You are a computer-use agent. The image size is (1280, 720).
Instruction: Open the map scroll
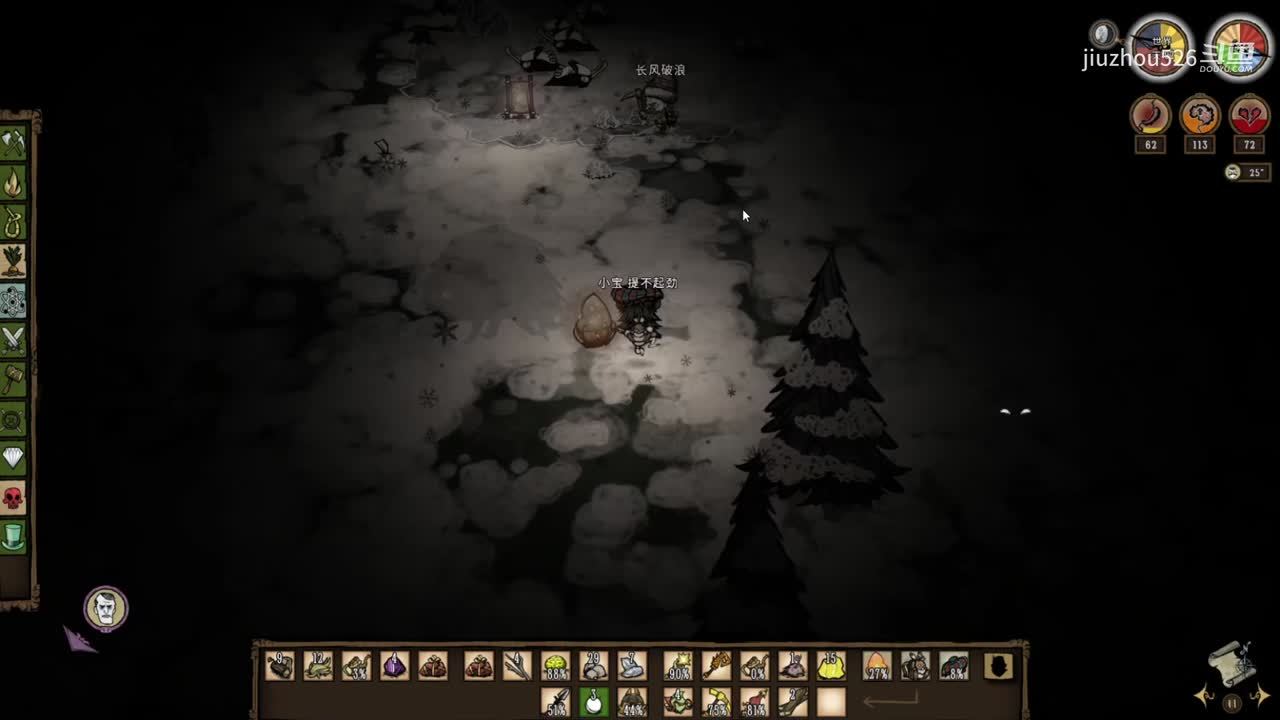pos(1232,661)
